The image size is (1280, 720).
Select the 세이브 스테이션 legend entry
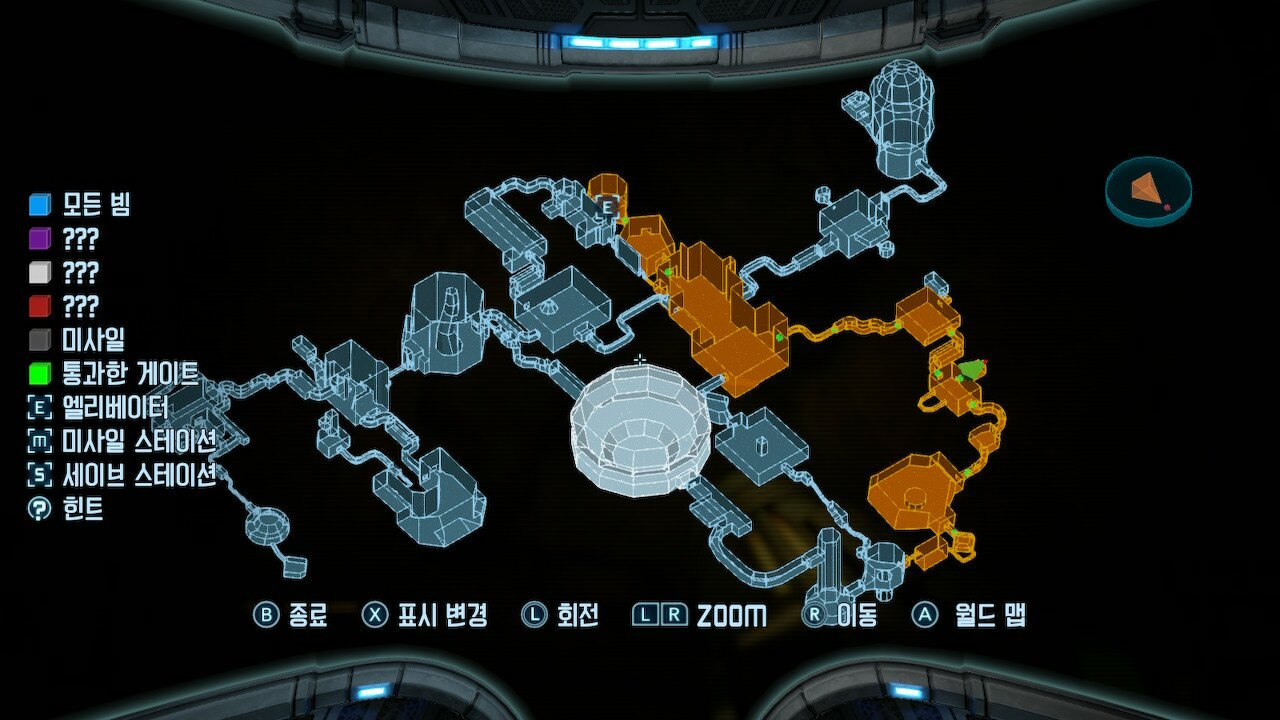122,475
